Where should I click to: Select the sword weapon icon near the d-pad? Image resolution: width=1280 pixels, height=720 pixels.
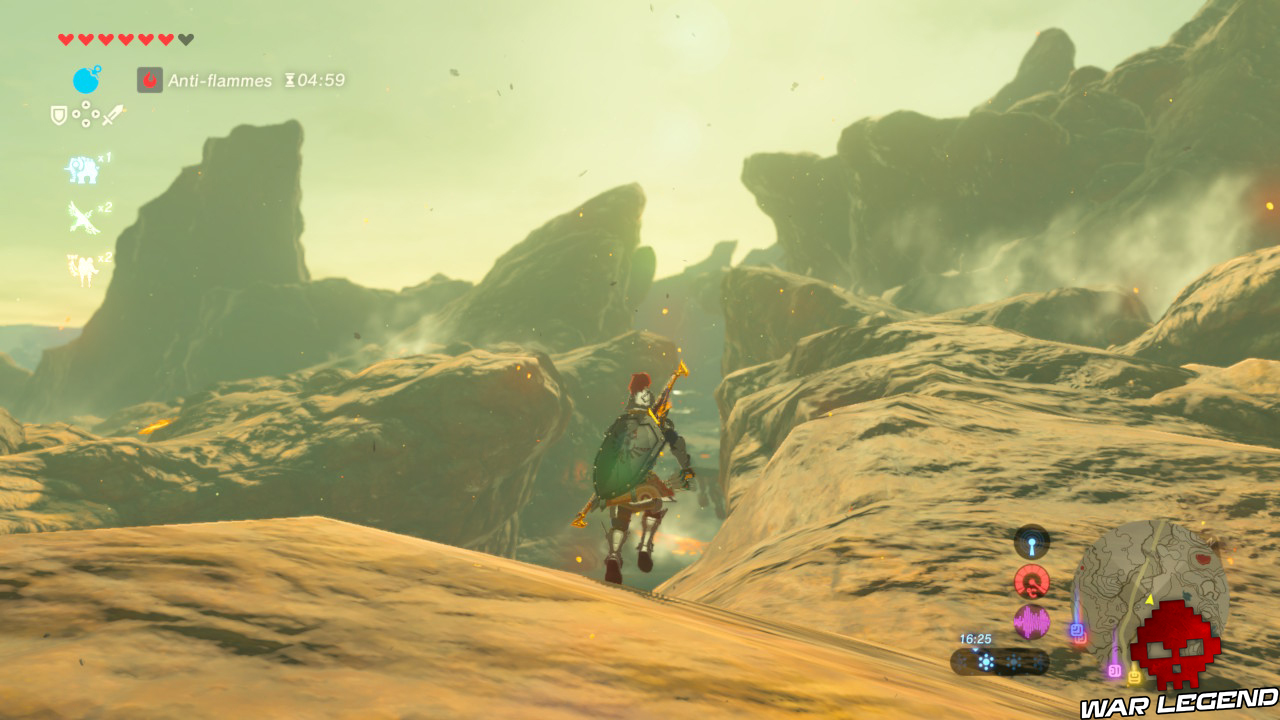[x=114, y=114]
